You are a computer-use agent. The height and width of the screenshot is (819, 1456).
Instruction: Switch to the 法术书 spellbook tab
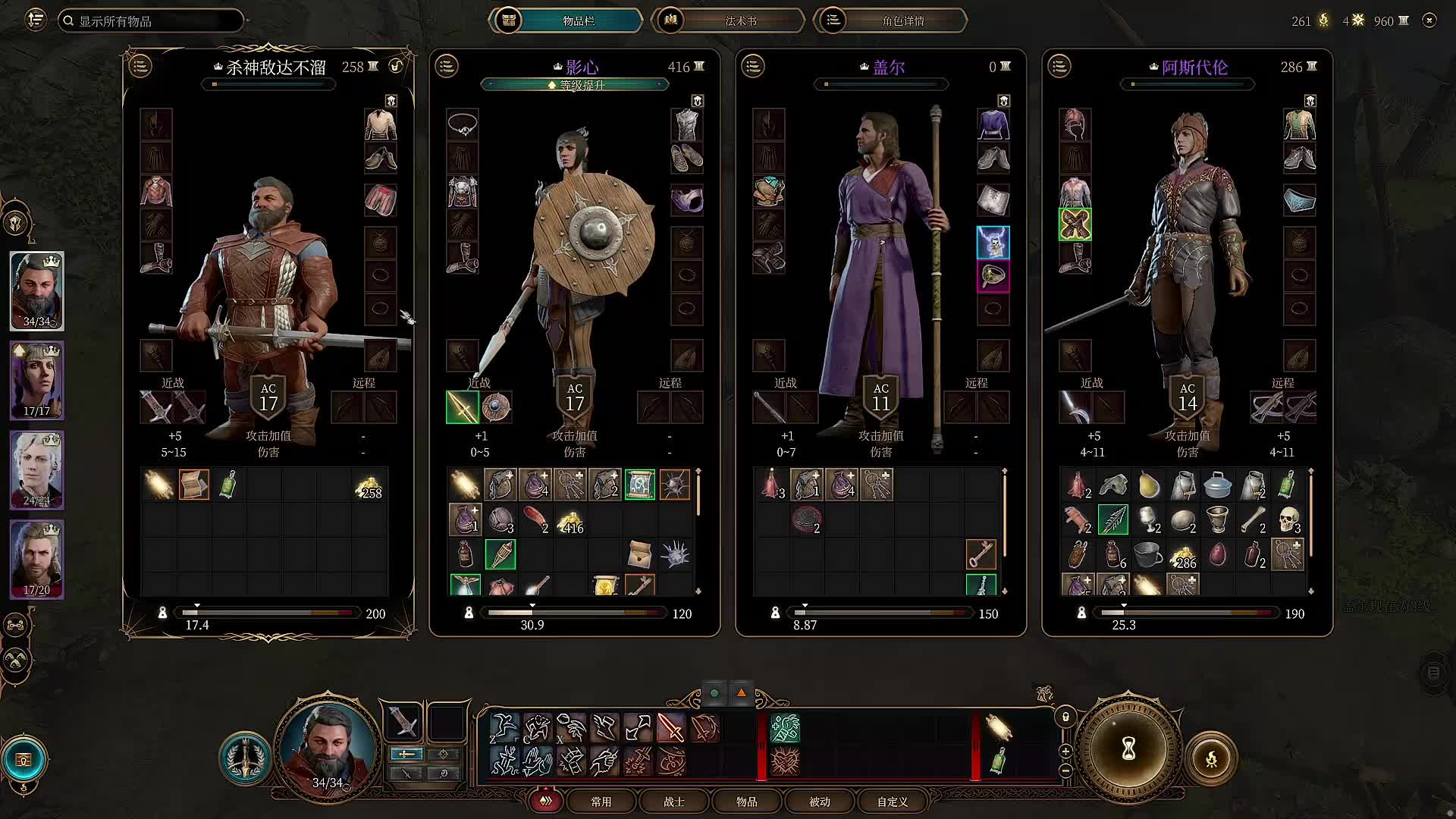(728, 20)
